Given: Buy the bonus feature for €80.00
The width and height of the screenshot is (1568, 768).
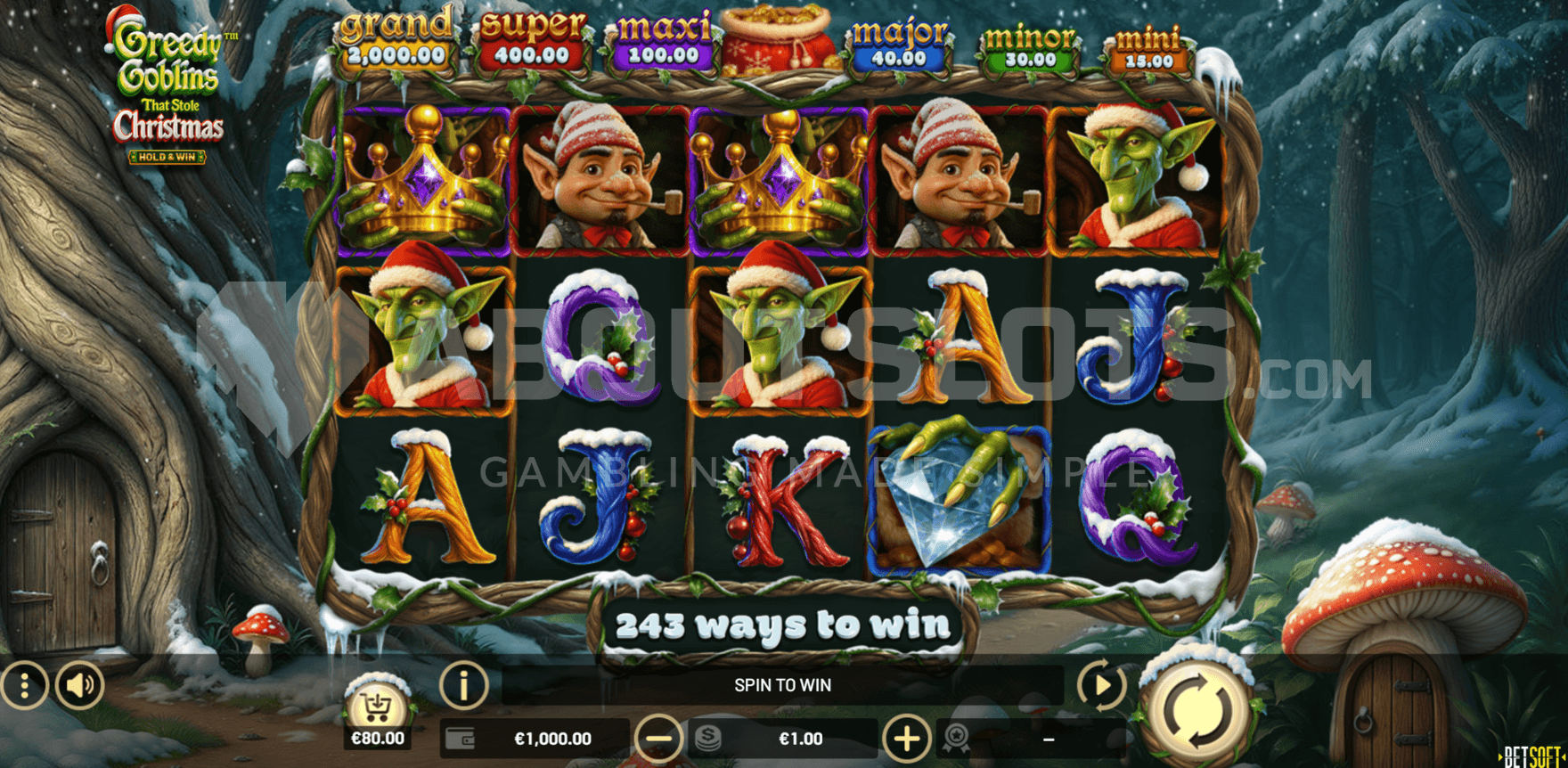Looking at the screenshot, I should point(378,710).
